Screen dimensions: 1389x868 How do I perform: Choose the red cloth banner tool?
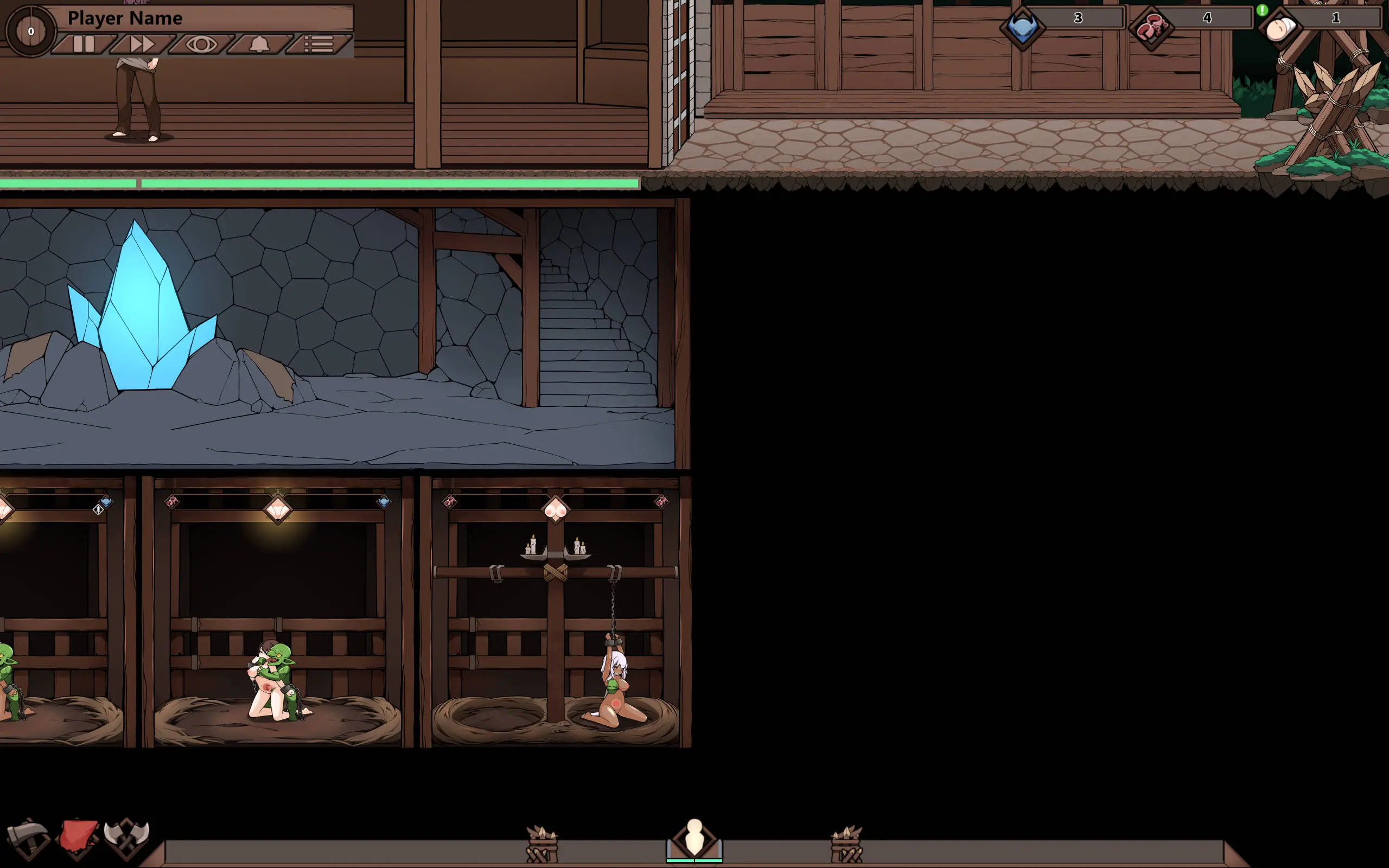79,837
